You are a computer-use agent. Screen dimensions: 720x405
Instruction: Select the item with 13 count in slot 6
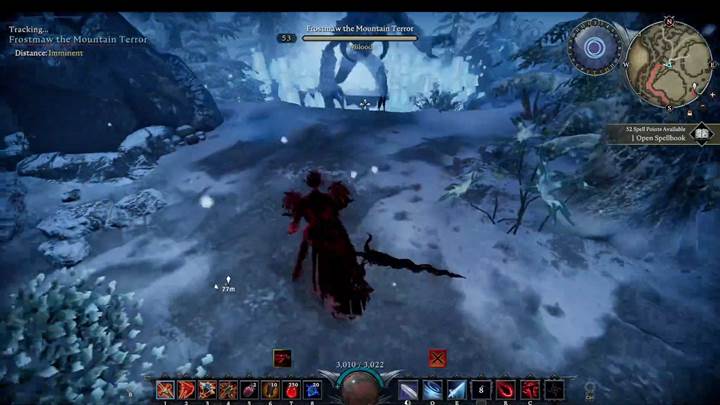(x=270, y=389)
